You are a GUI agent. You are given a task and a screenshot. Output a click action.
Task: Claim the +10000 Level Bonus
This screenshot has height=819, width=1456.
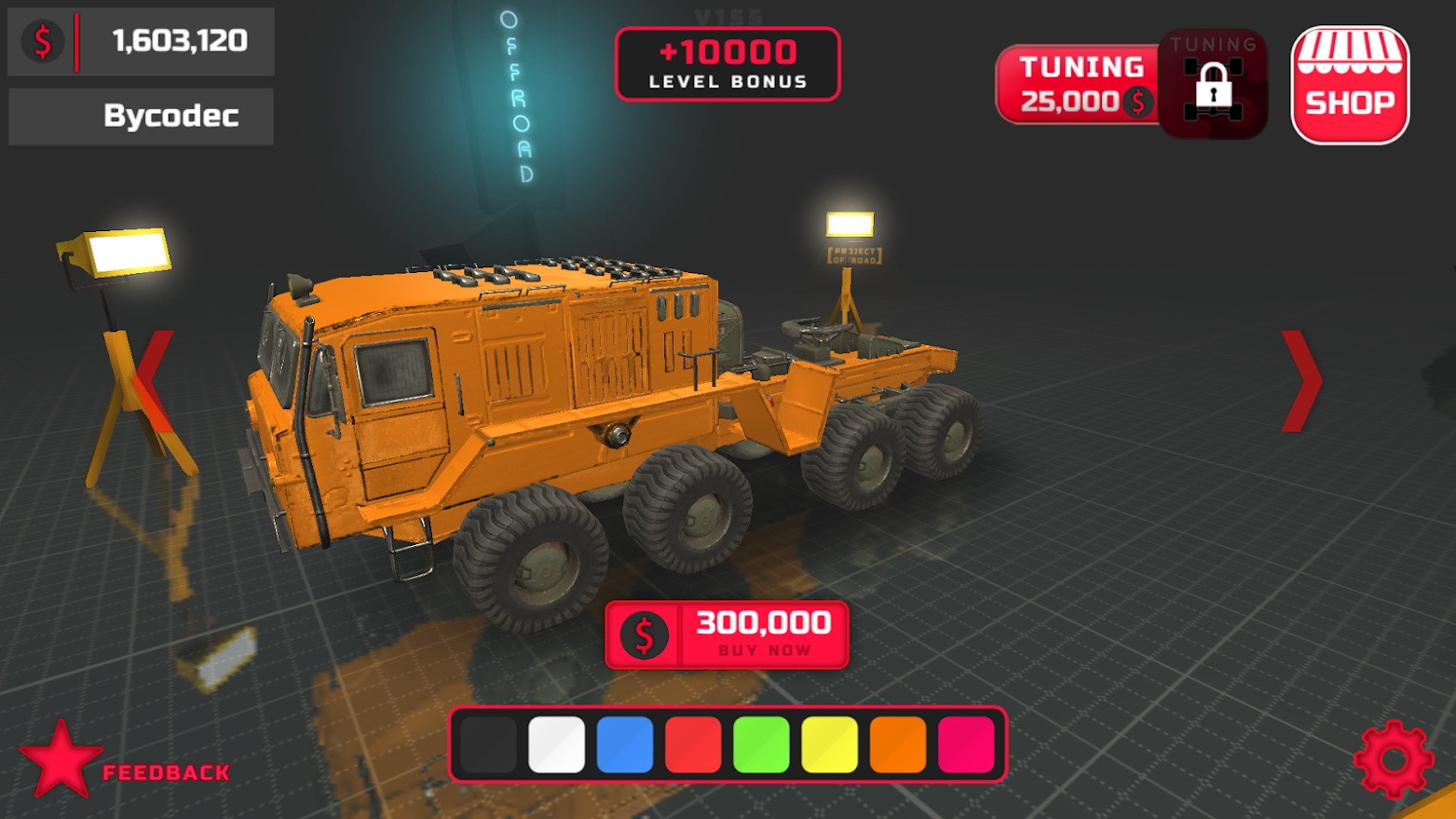[728, 63]
